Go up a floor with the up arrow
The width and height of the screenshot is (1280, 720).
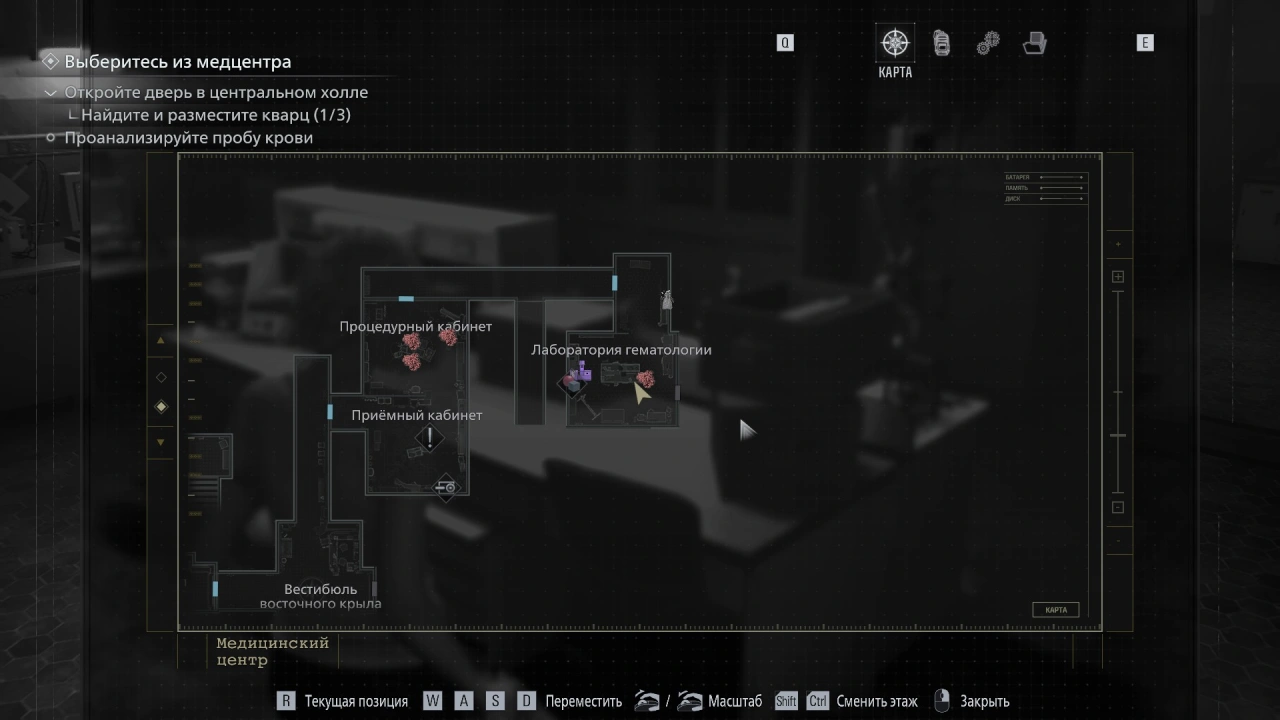[x=161, y=341]
